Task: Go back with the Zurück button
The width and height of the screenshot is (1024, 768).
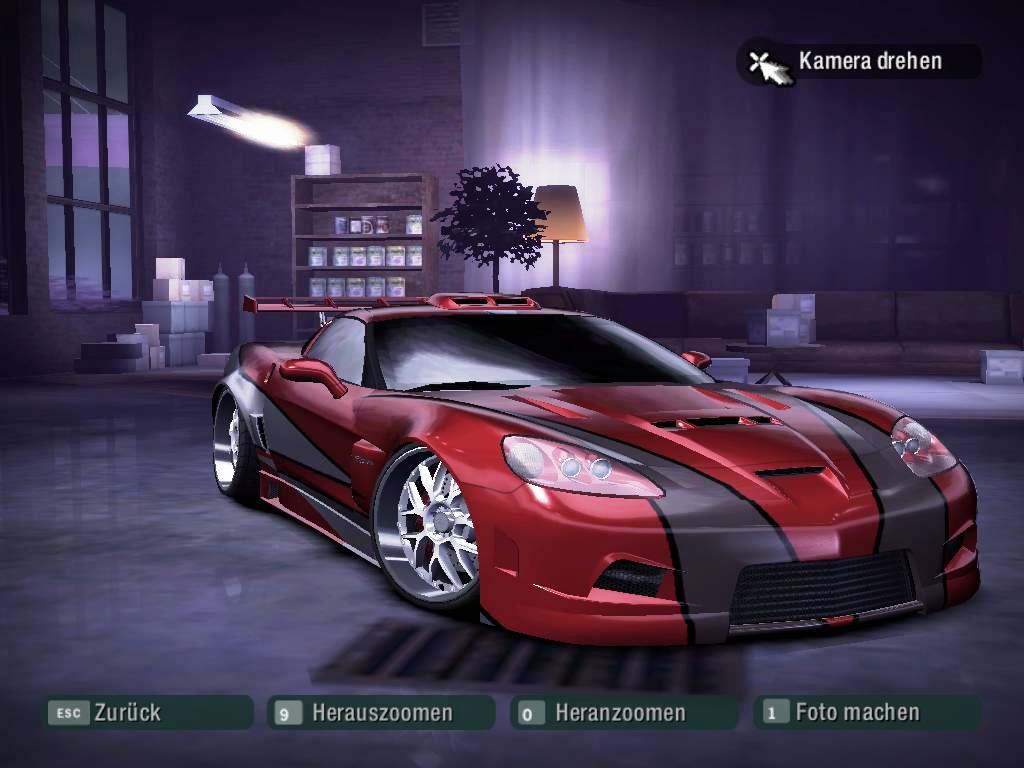Action: [x=146, y=713]
